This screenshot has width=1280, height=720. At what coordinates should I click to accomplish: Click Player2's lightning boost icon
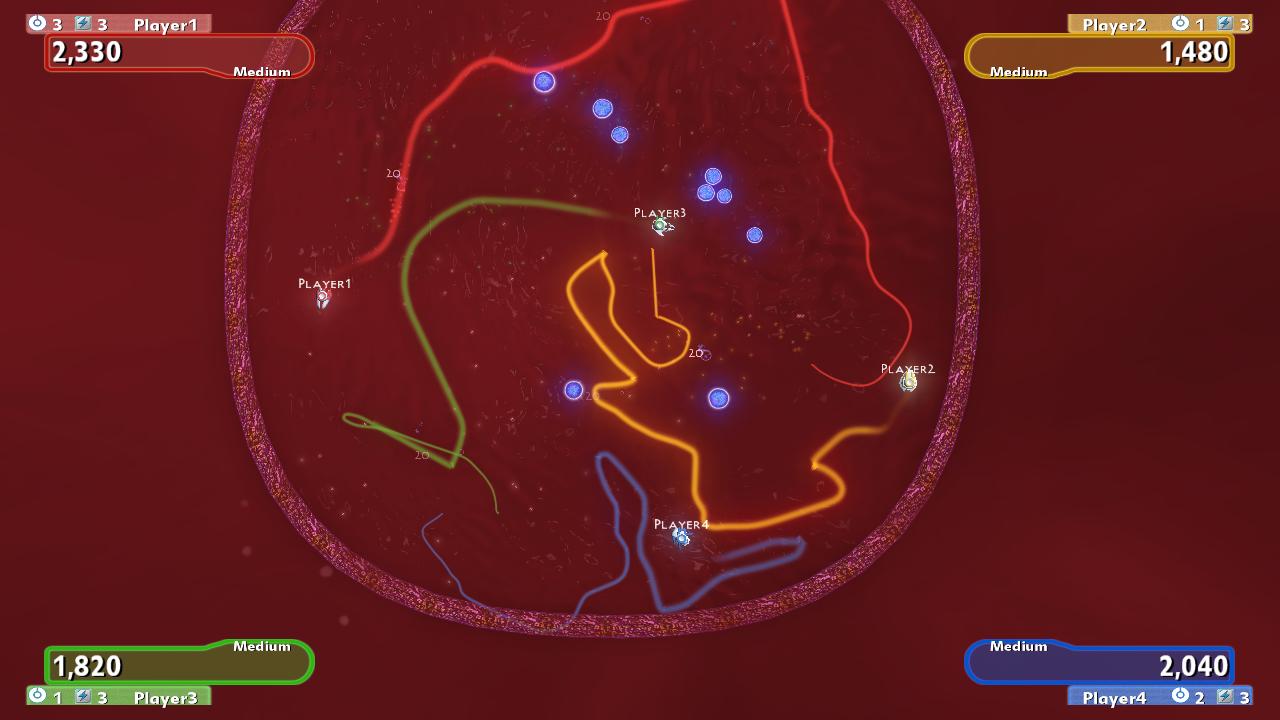point(1225,25)
